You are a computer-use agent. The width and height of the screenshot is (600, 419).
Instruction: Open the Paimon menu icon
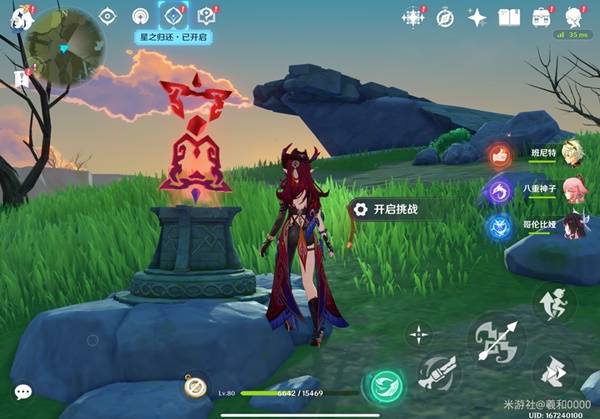(x=20, y=15)
